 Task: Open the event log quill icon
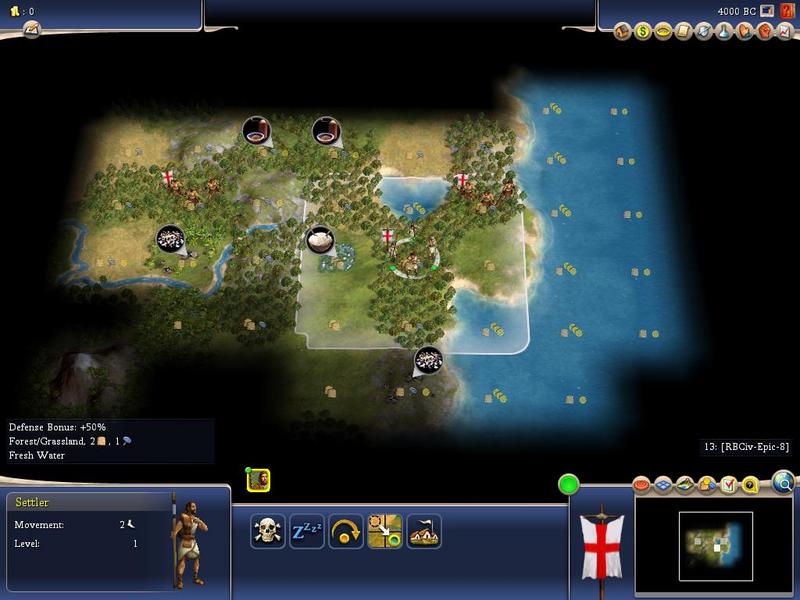(31, 30)
